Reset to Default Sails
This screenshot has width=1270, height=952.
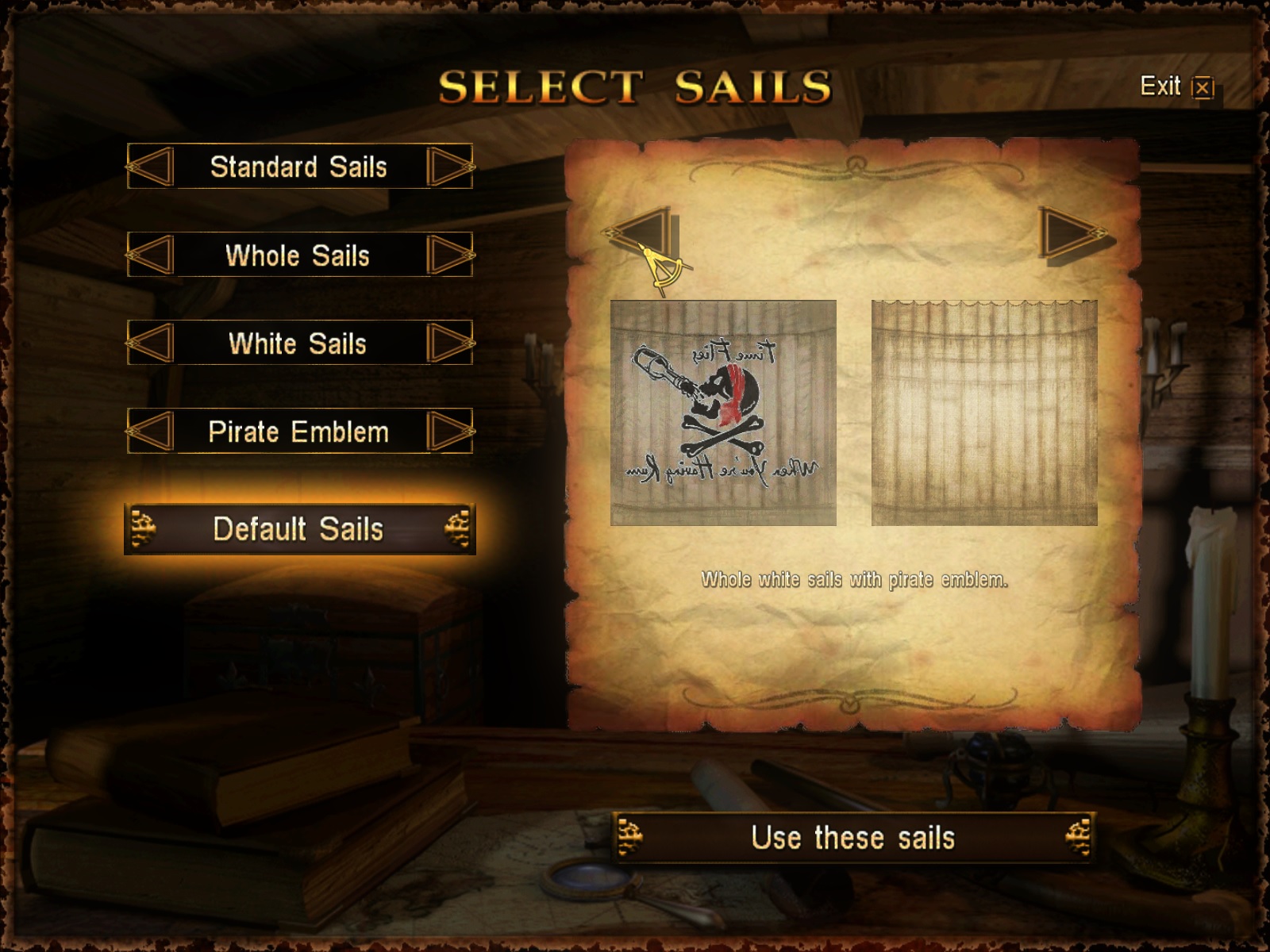tap(299, 529)
